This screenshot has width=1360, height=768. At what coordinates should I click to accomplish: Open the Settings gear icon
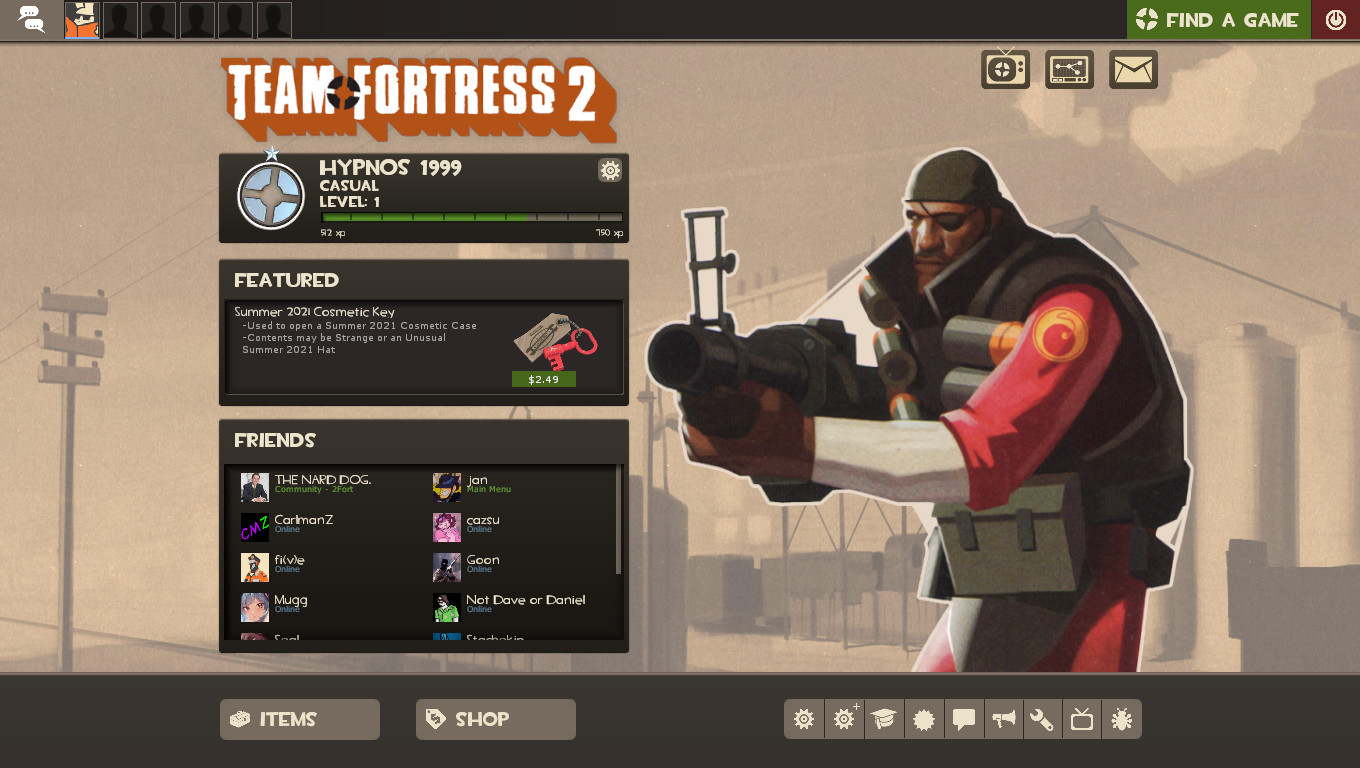tap(804, 719)
